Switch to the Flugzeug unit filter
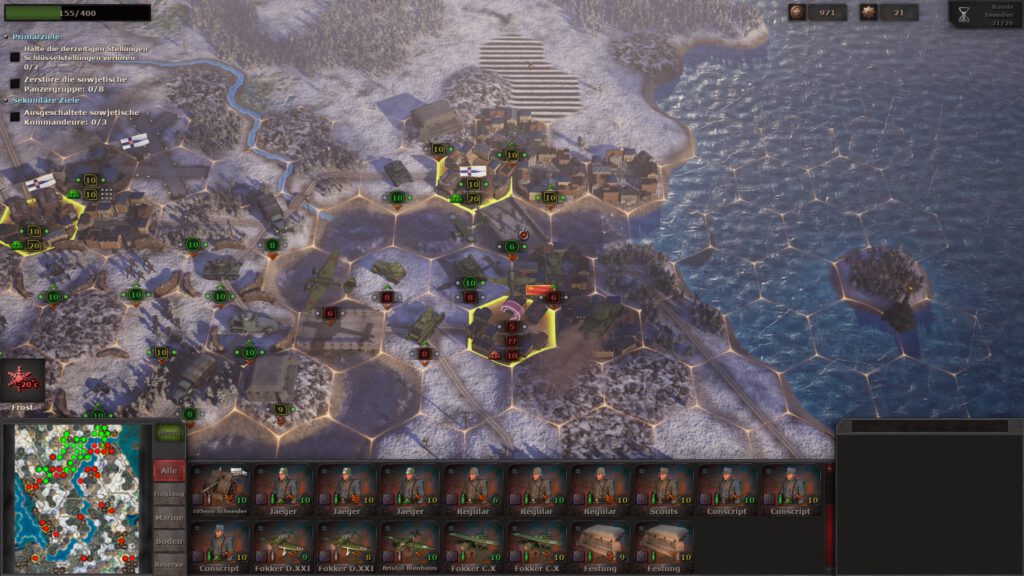Image resolution: width=1024 pixels, height=576 pixels. [168, 494]
